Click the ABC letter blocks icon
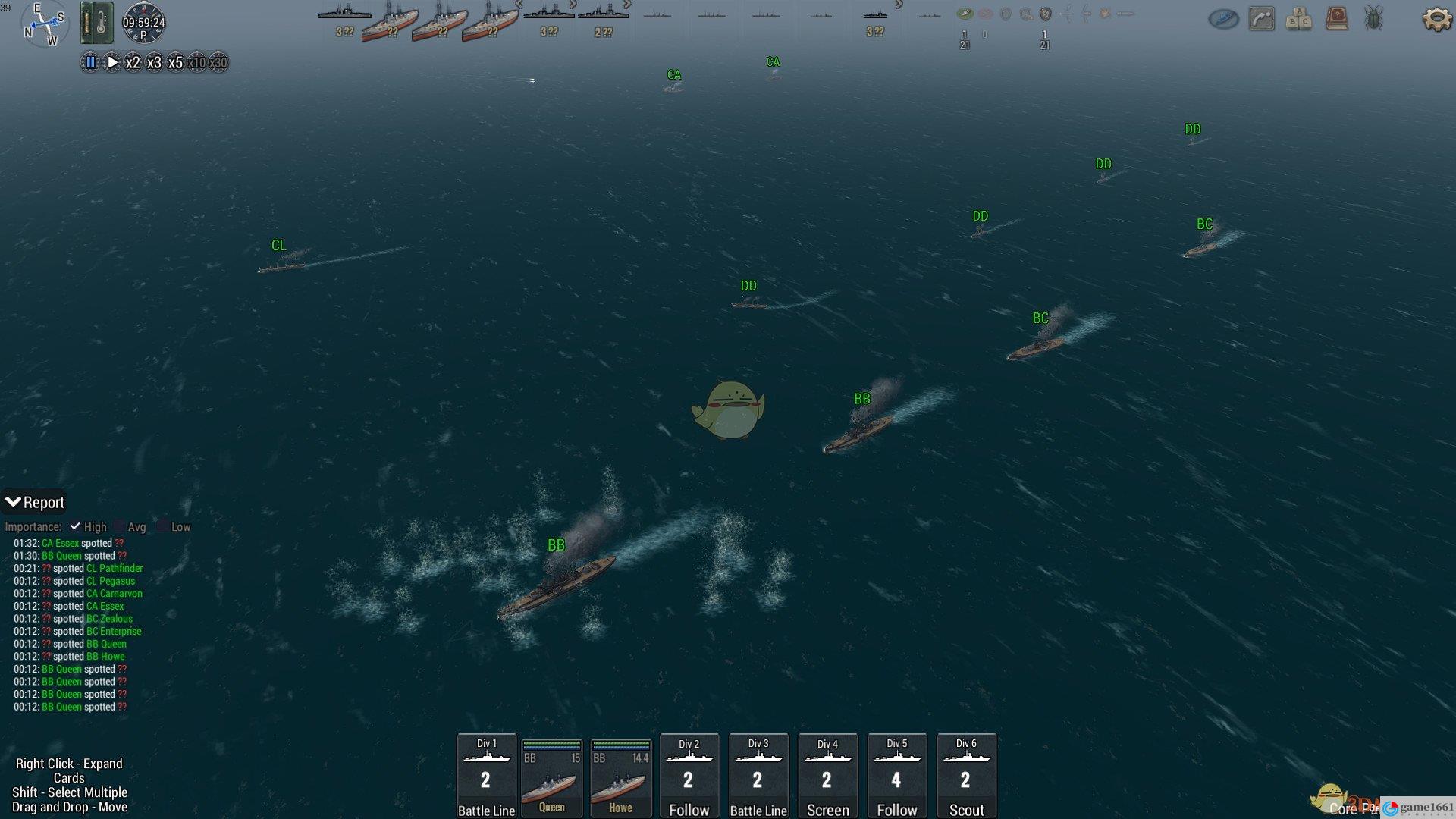The image size is (1456, 819). tap(1298, 19)
